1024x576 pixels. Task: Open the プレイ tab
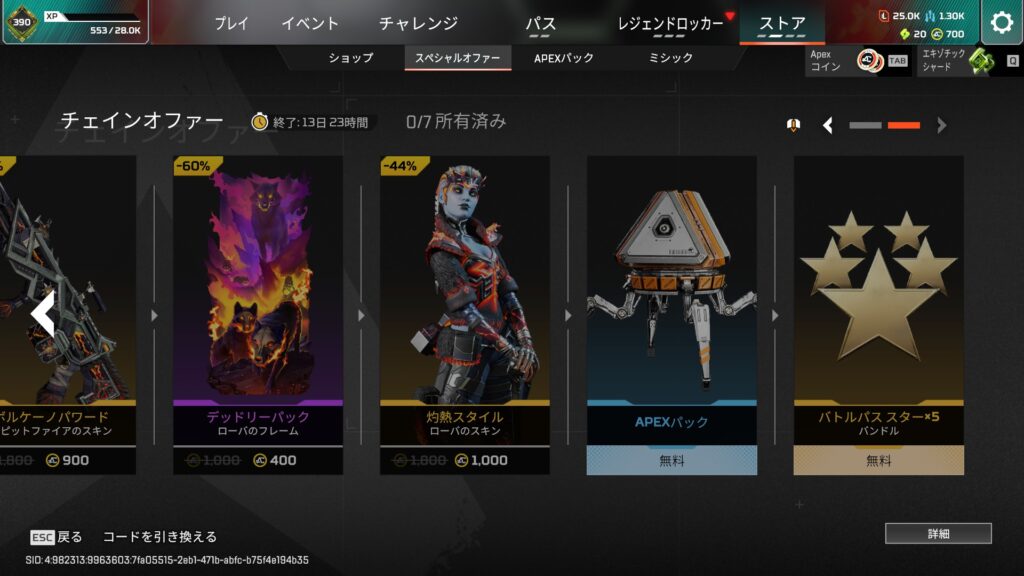tap(231, 23)
